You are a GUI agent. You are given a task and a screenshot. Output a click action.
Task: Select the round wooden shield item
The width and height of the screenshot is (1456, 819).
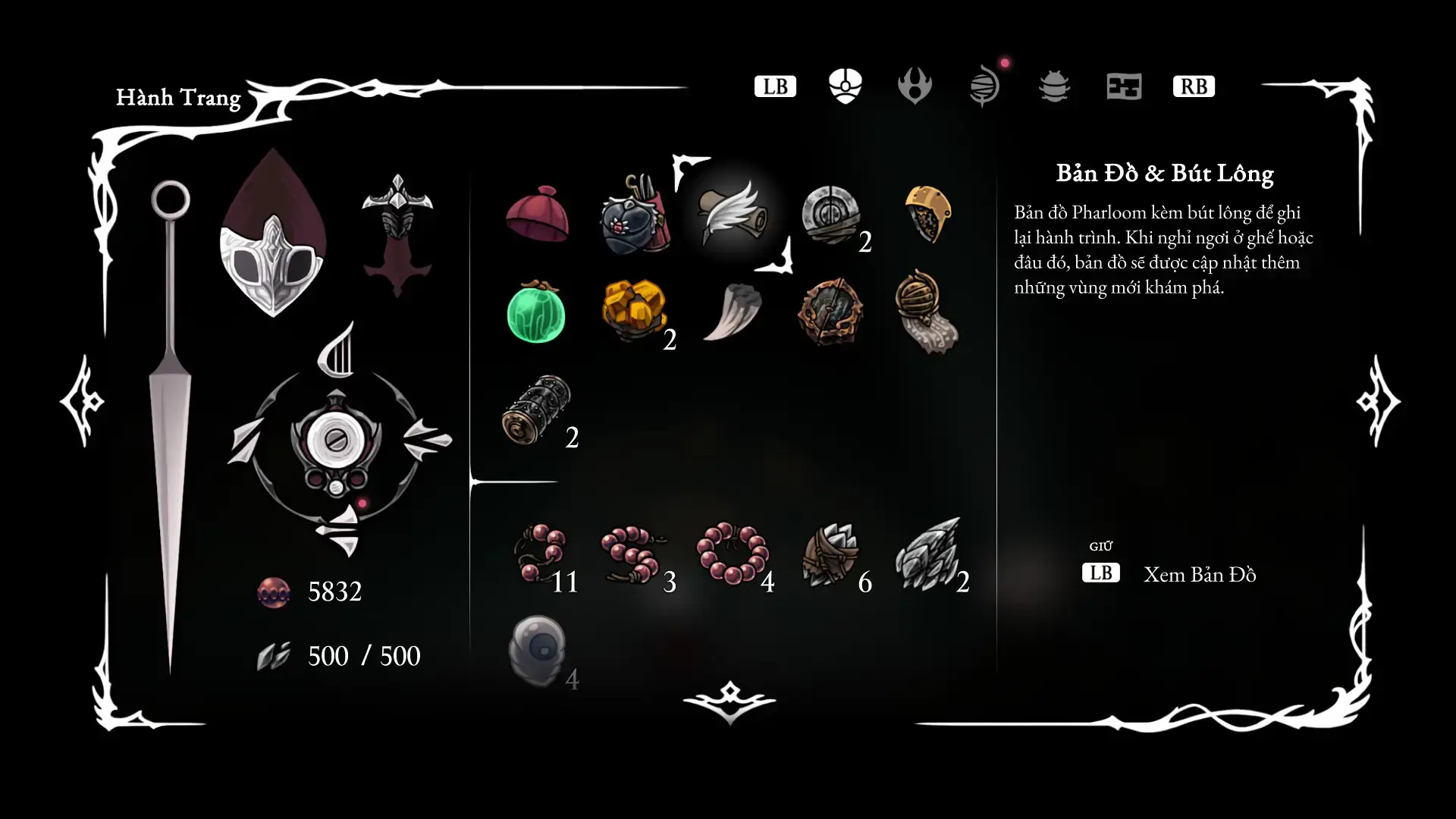pos(830,312)
